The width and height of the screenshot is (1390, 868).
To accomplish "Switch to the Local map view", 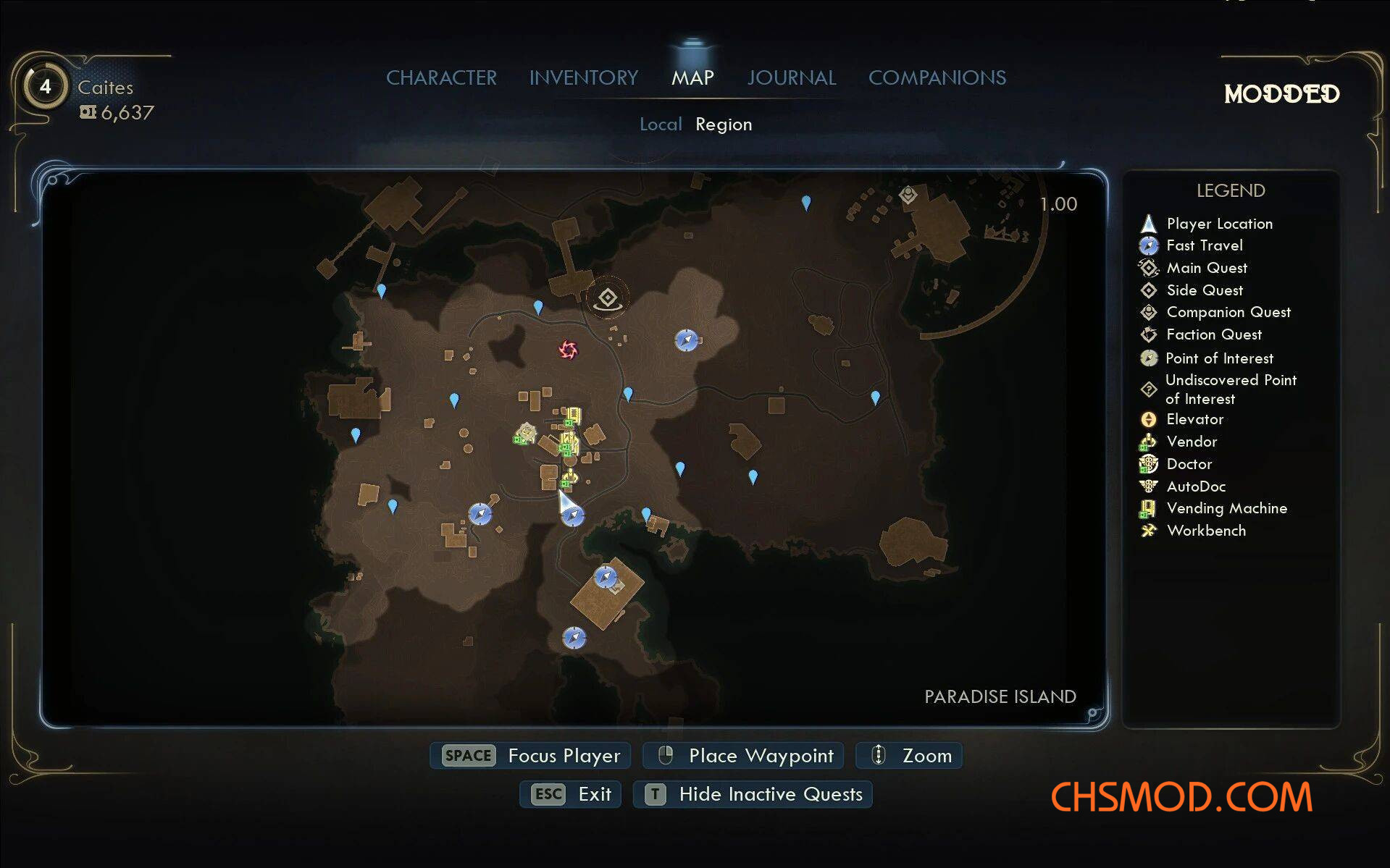I will point(660,125).
